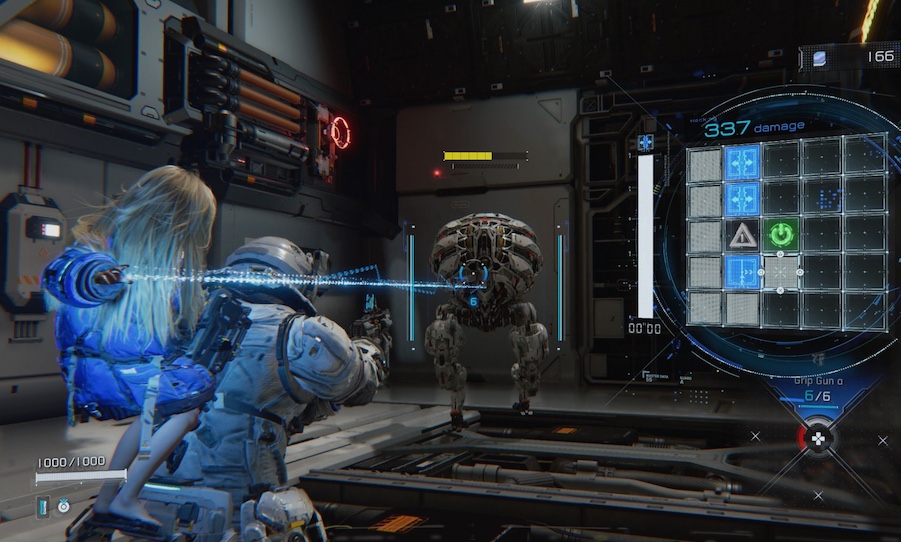Pick the blue arrow tile in the grid's top row
The height and width of the screenshot is (542, 901).
(742, 162)
